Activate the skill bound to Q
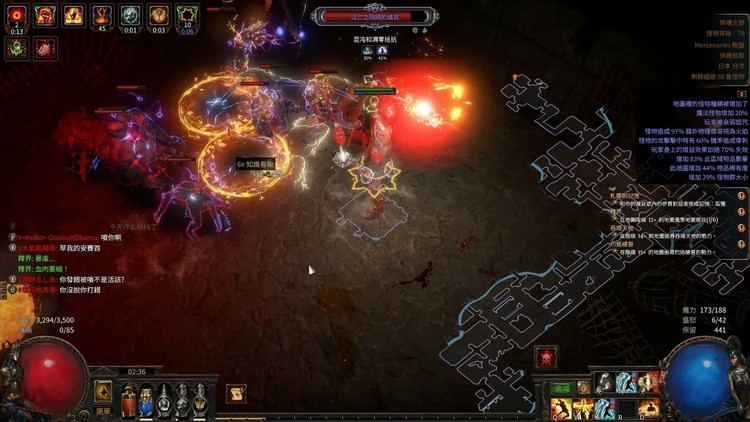Screen dimensions: 750x422 [561, 408]
